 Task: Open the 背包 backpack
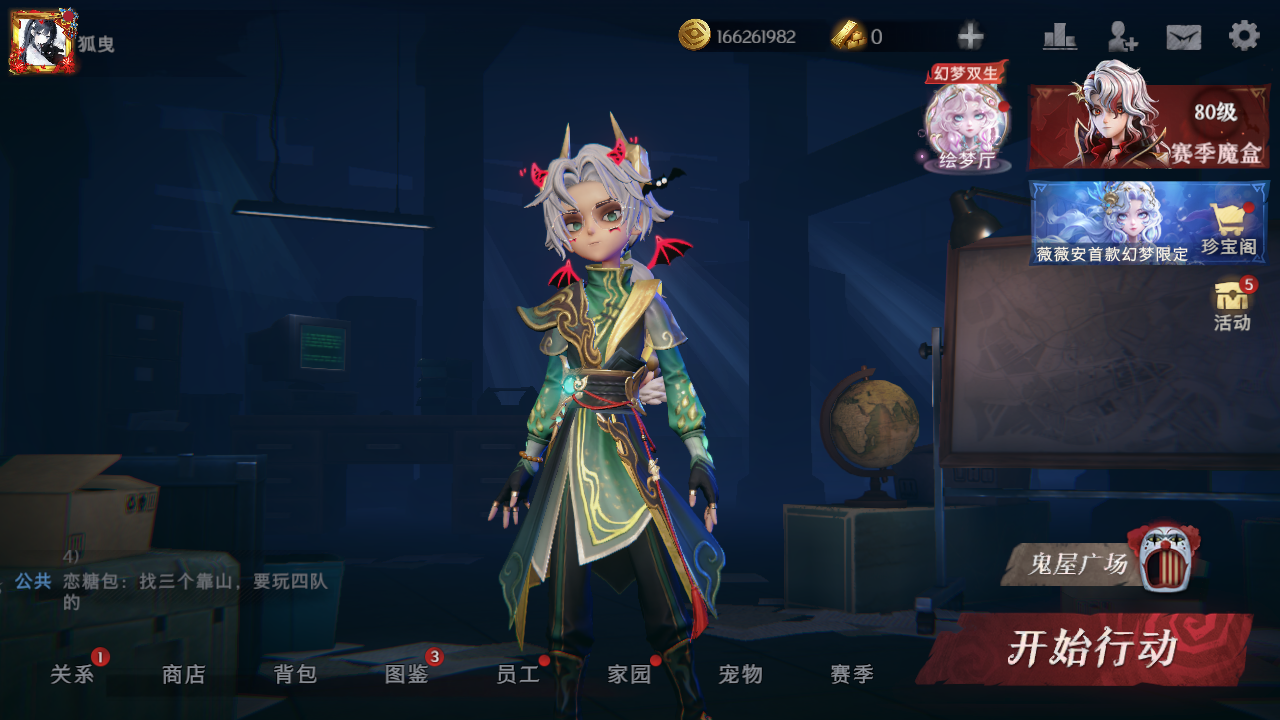click(x=295, y=674)
